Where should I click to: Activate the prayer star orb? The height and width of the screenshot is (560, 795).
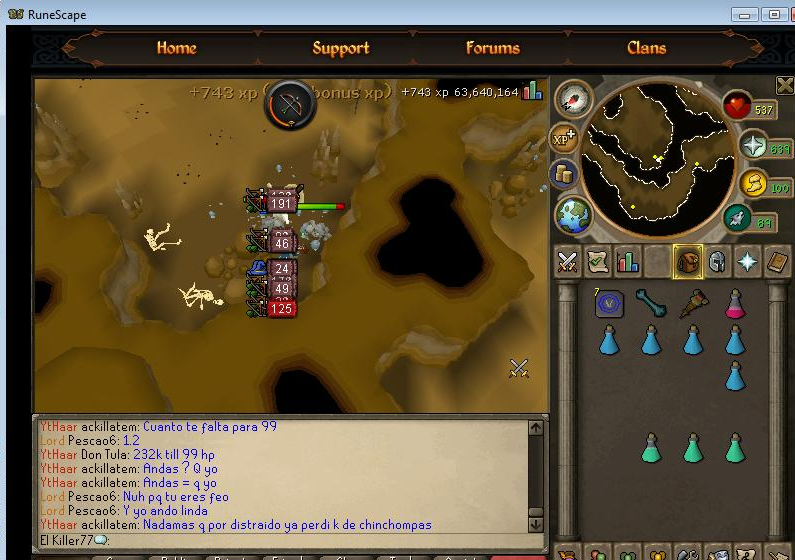(751, 146)
